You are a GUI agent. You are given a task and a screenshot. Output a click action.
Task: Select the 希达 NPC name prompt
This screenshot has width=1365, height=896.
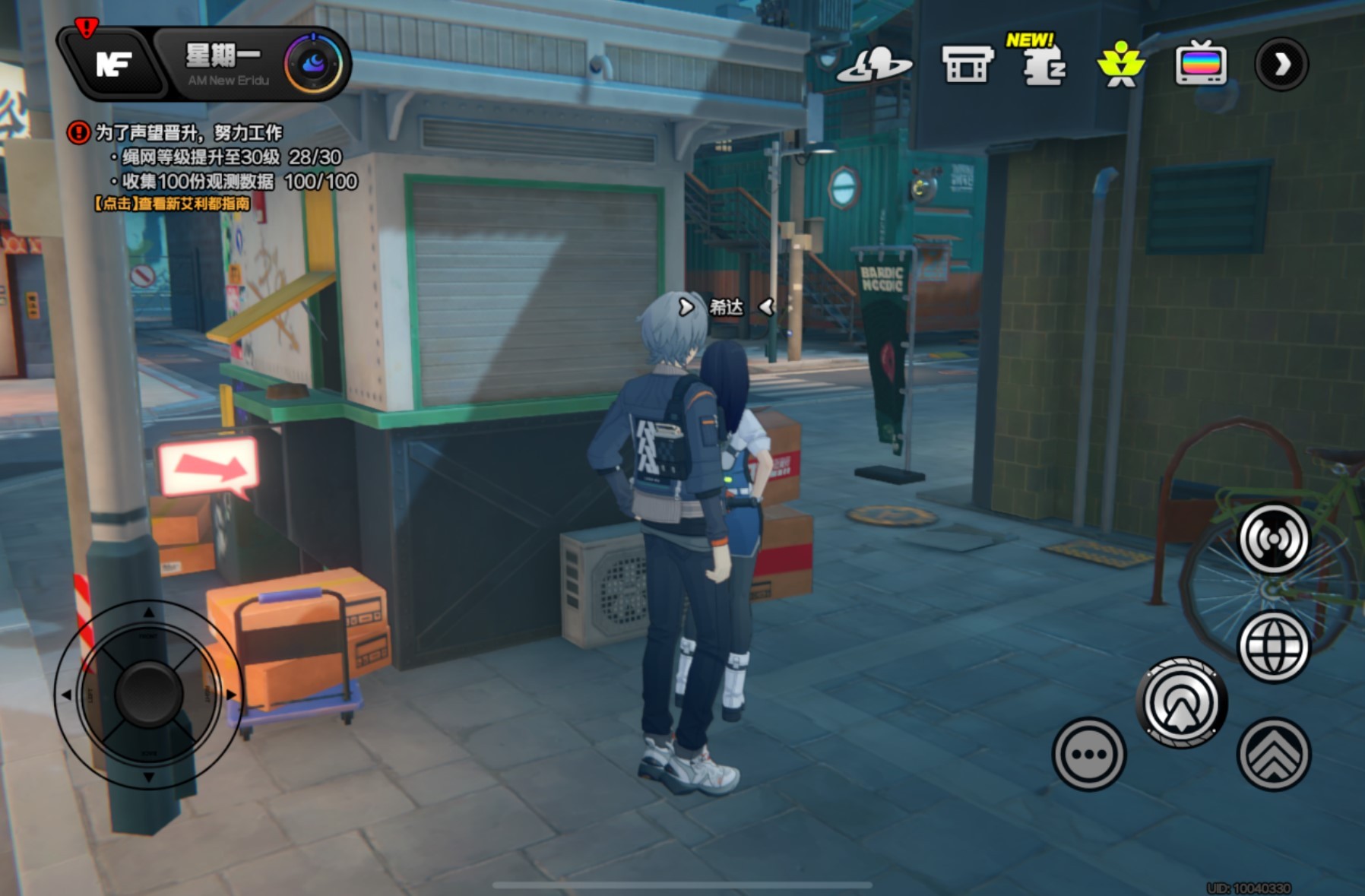point(726,307)
